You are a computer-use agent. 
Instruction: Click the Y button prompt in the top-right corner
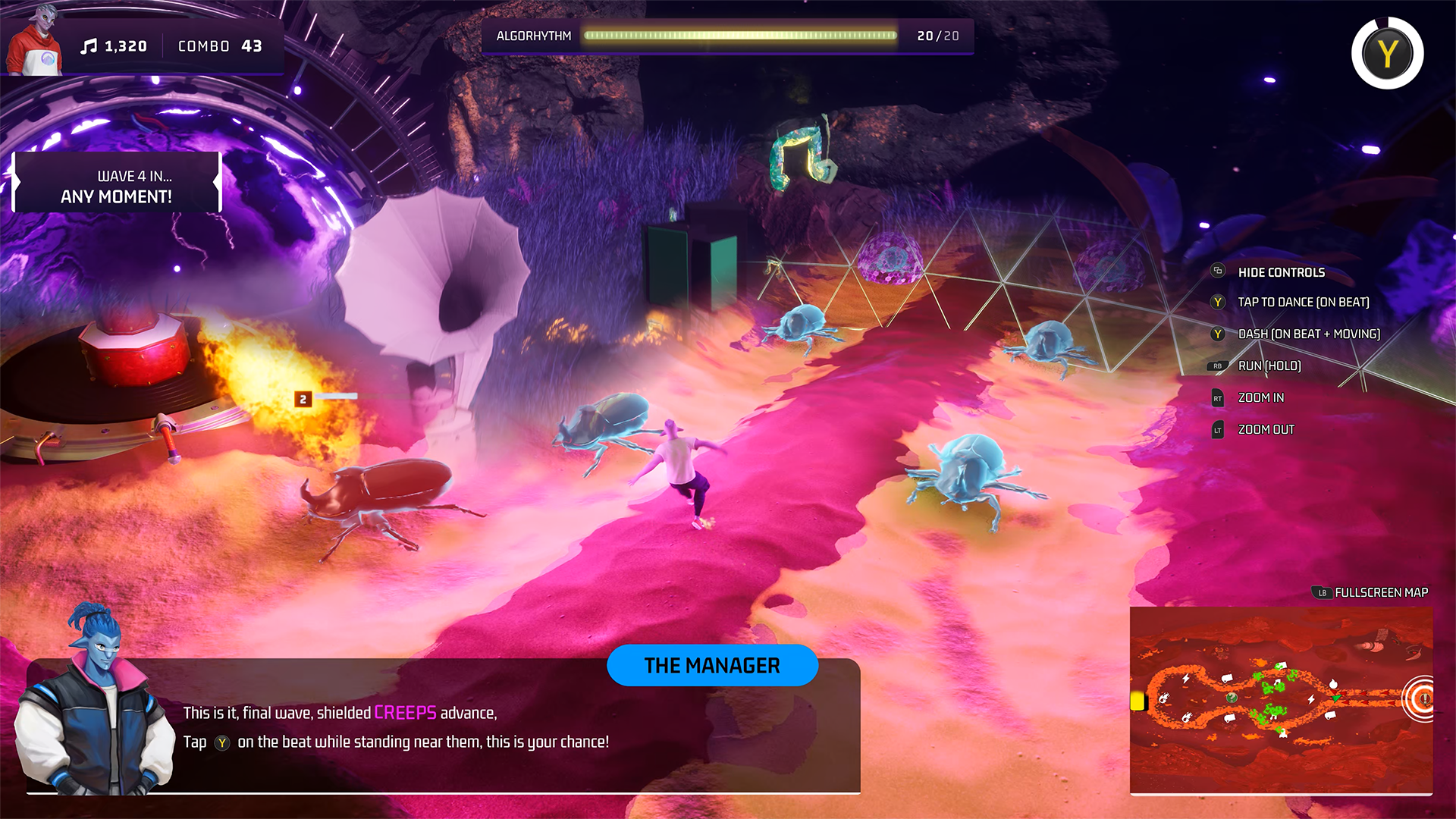click(1386, 53)
